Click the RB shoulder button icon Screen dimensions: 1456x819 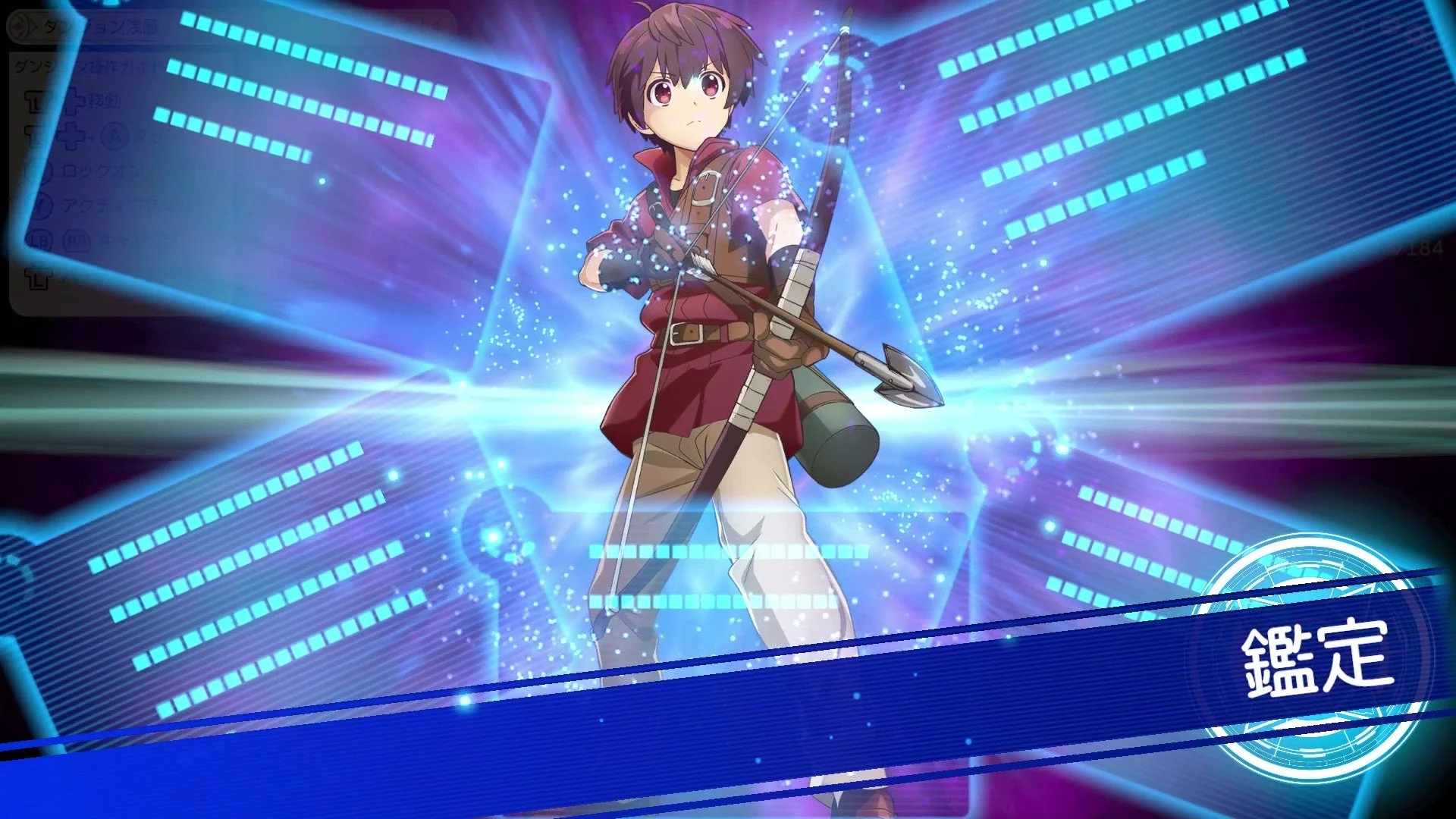(x=76, y=240)
